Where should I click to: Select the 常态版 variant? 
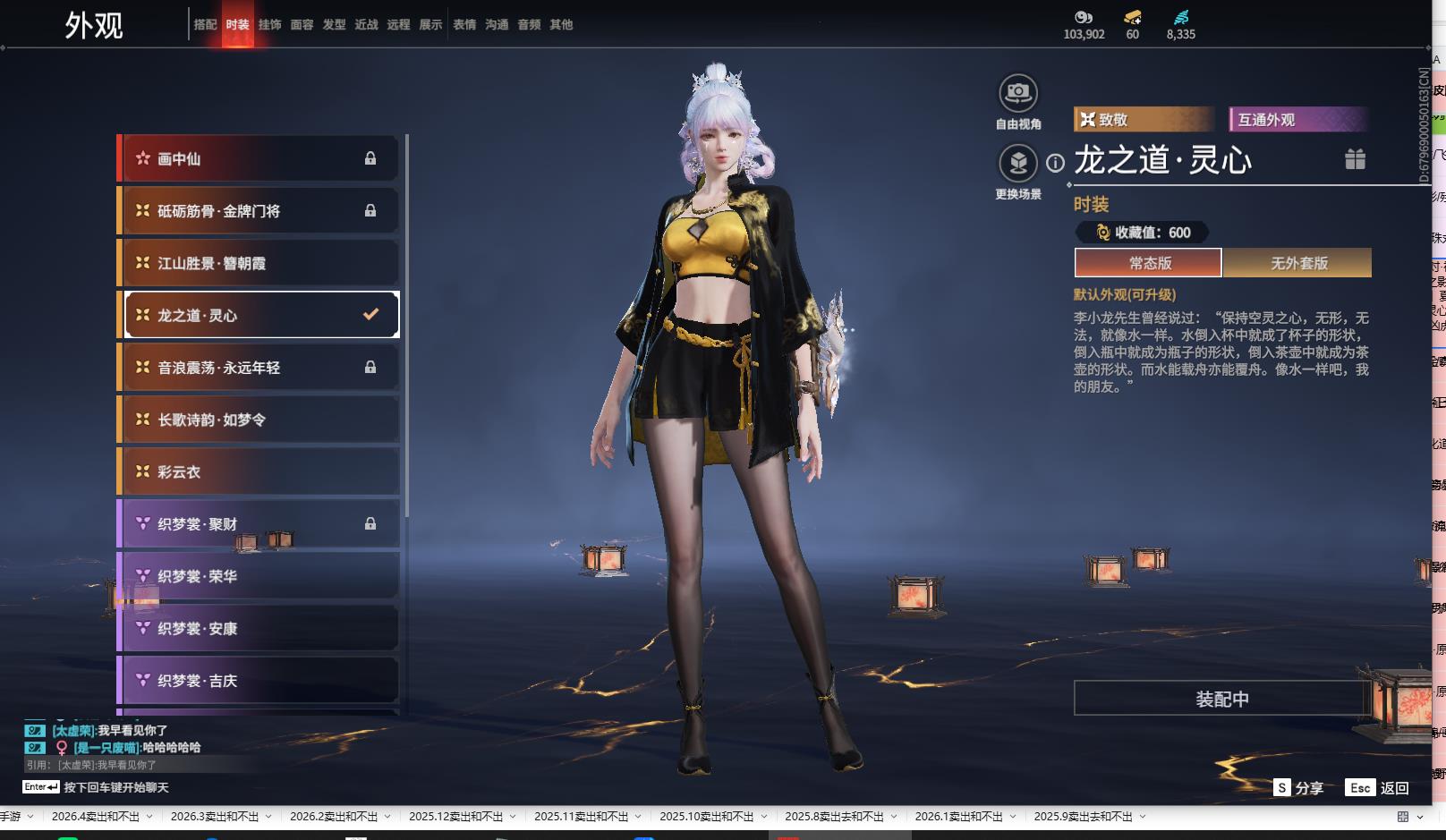[x=1149, y=263]
